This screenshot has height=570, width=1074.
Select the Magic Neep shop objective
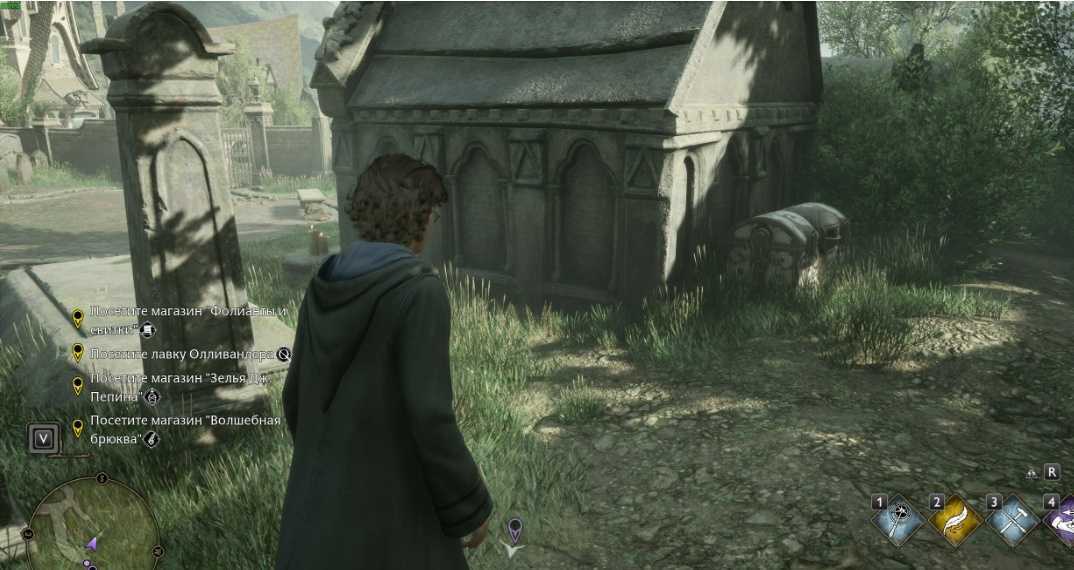(185, 429)
